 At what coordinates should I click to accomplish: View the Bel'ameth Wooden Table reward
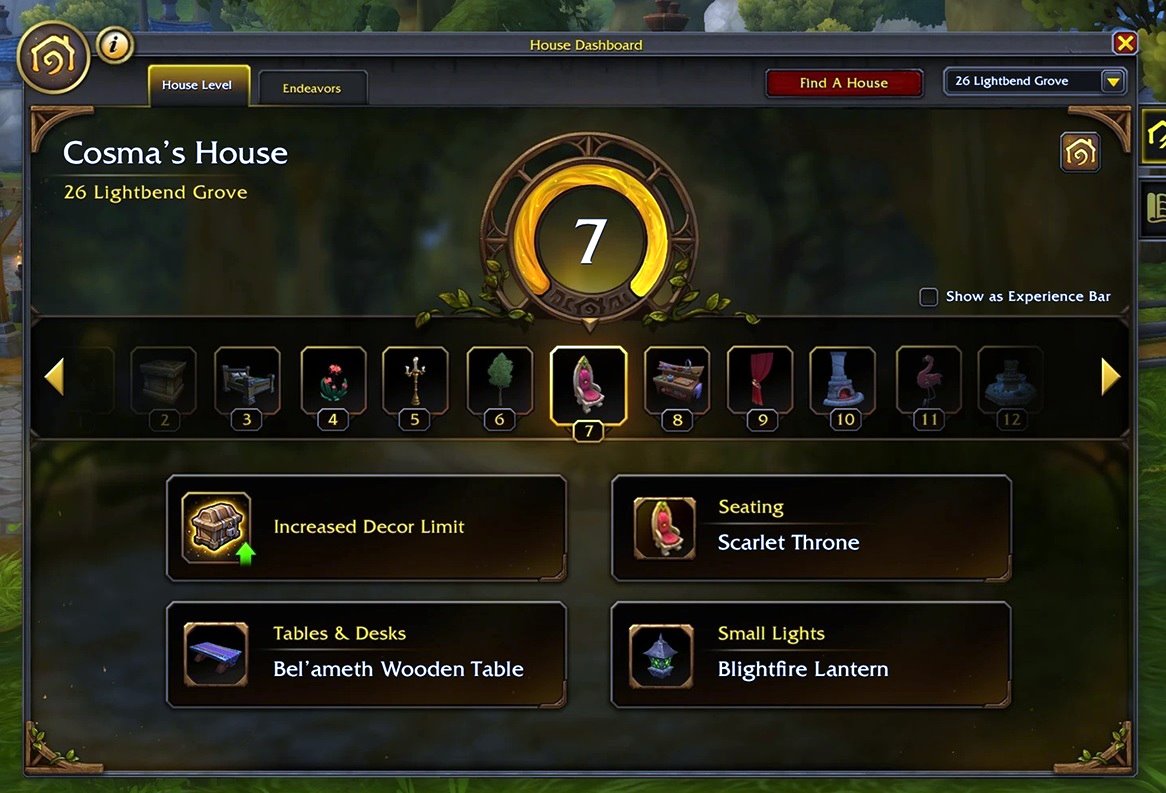click(x=366, y=654)
